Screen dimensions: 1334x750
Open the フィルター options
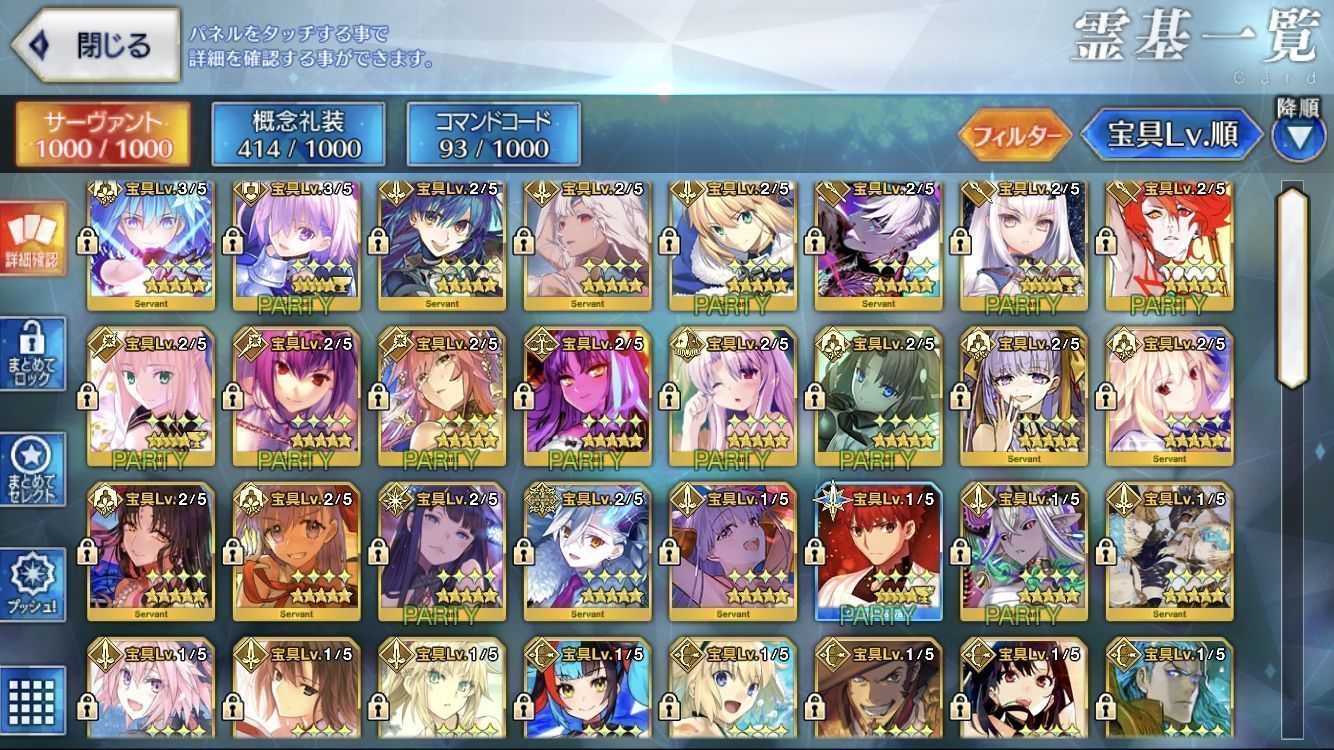(x=1013, y=136)
